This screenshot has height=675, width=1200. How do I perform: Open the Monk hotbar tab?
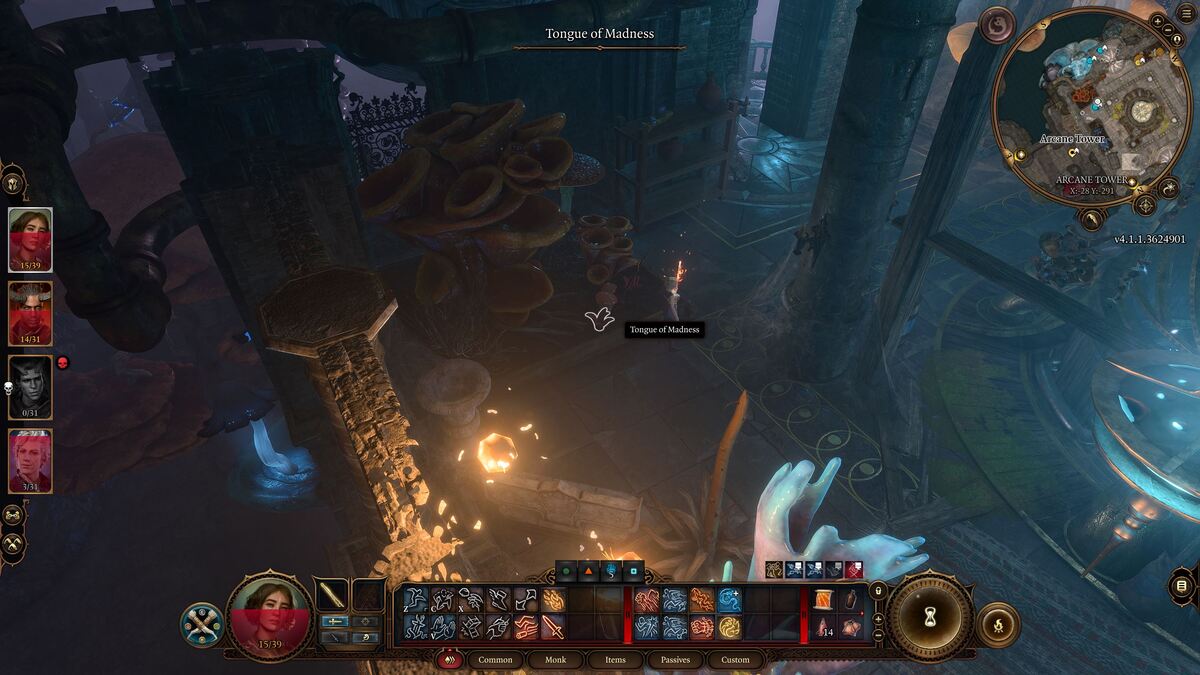click(x=555, y=660)
